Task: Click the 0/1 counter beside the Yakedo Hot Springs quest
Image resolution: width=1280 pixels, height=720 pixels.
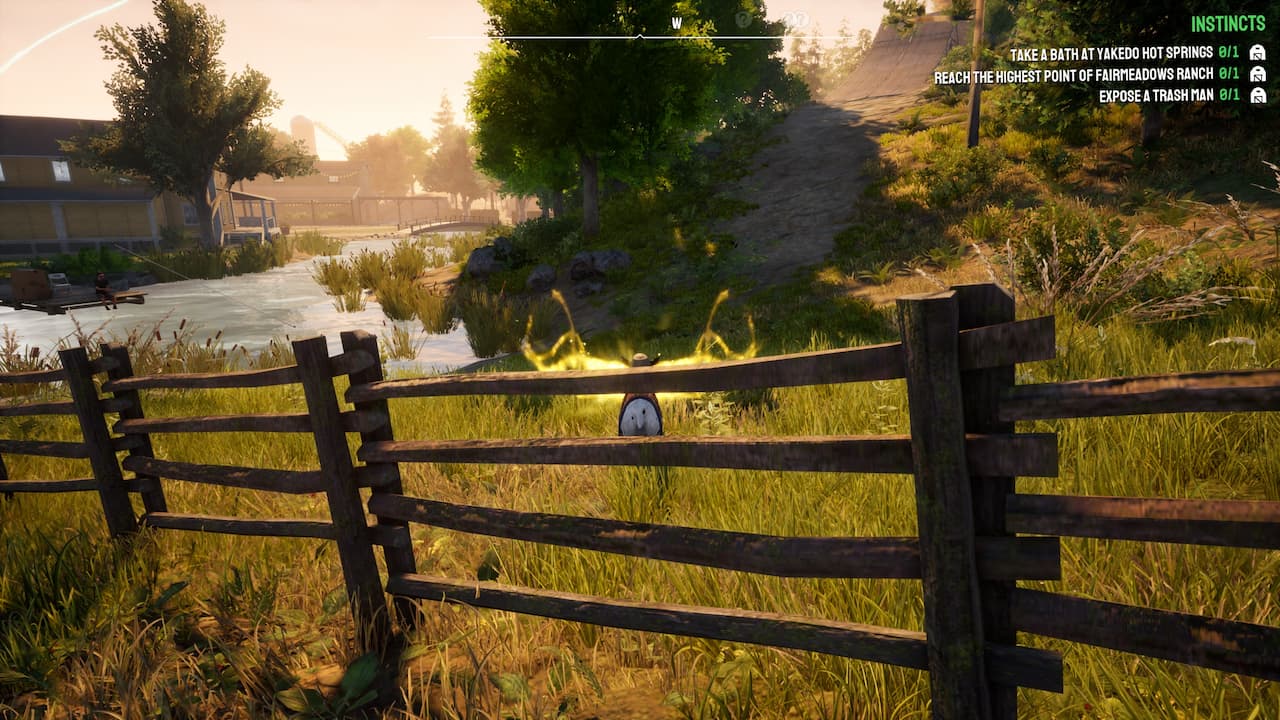Action: 1228,52
